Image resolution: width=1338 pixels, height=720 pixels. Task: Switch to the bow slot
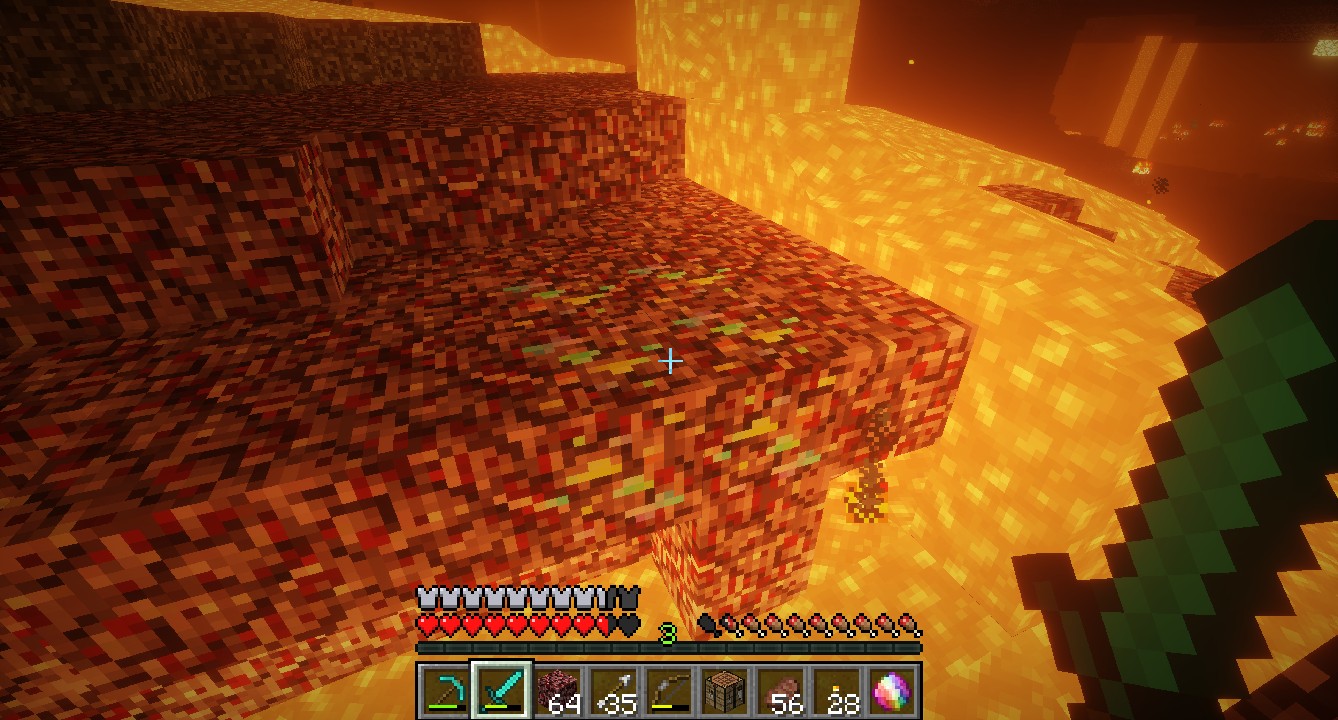[669, 690]
